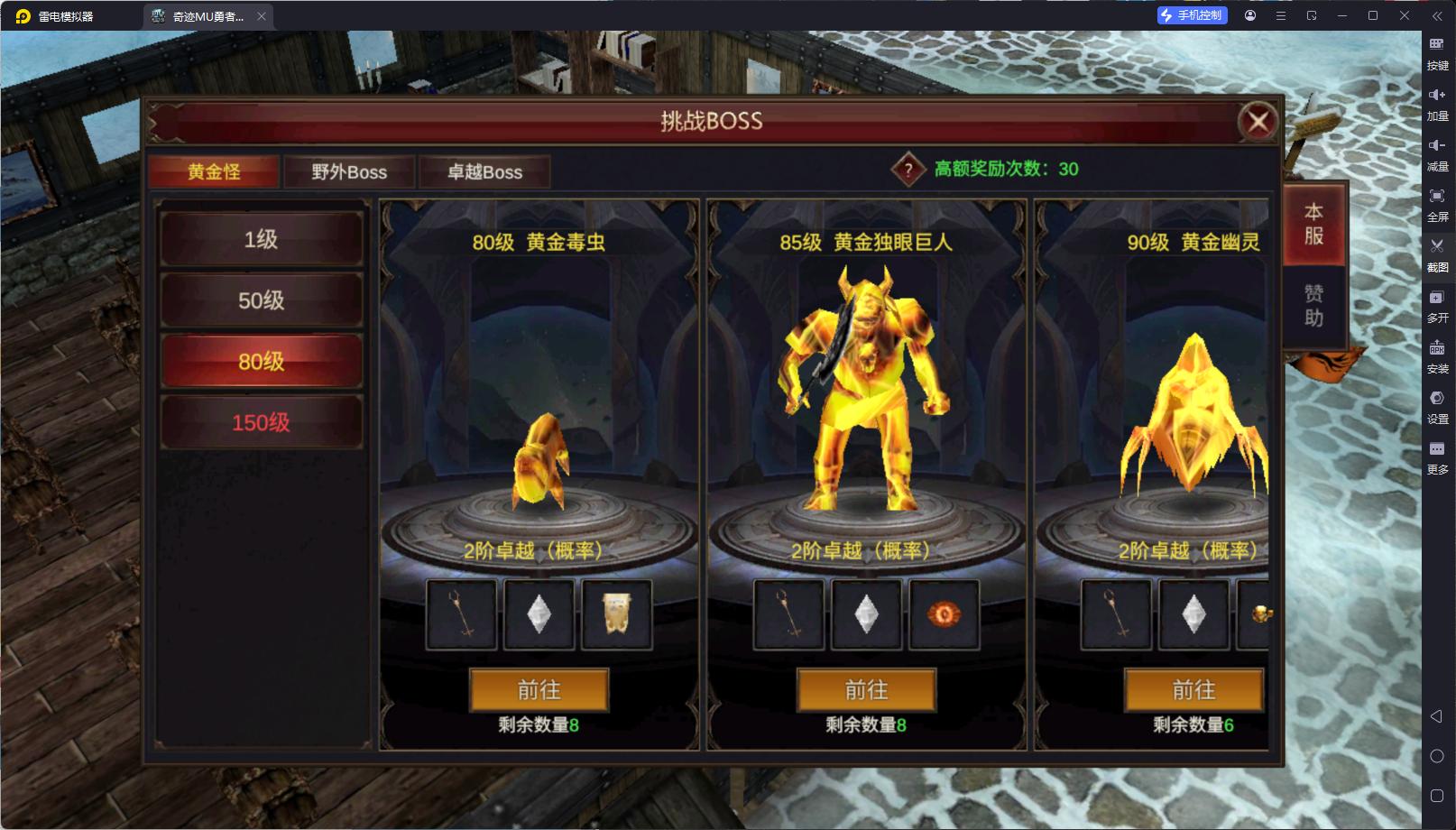The image size is (1456, 830).
Task: Pick the 80级 level filter
Action: coord(261,362)
